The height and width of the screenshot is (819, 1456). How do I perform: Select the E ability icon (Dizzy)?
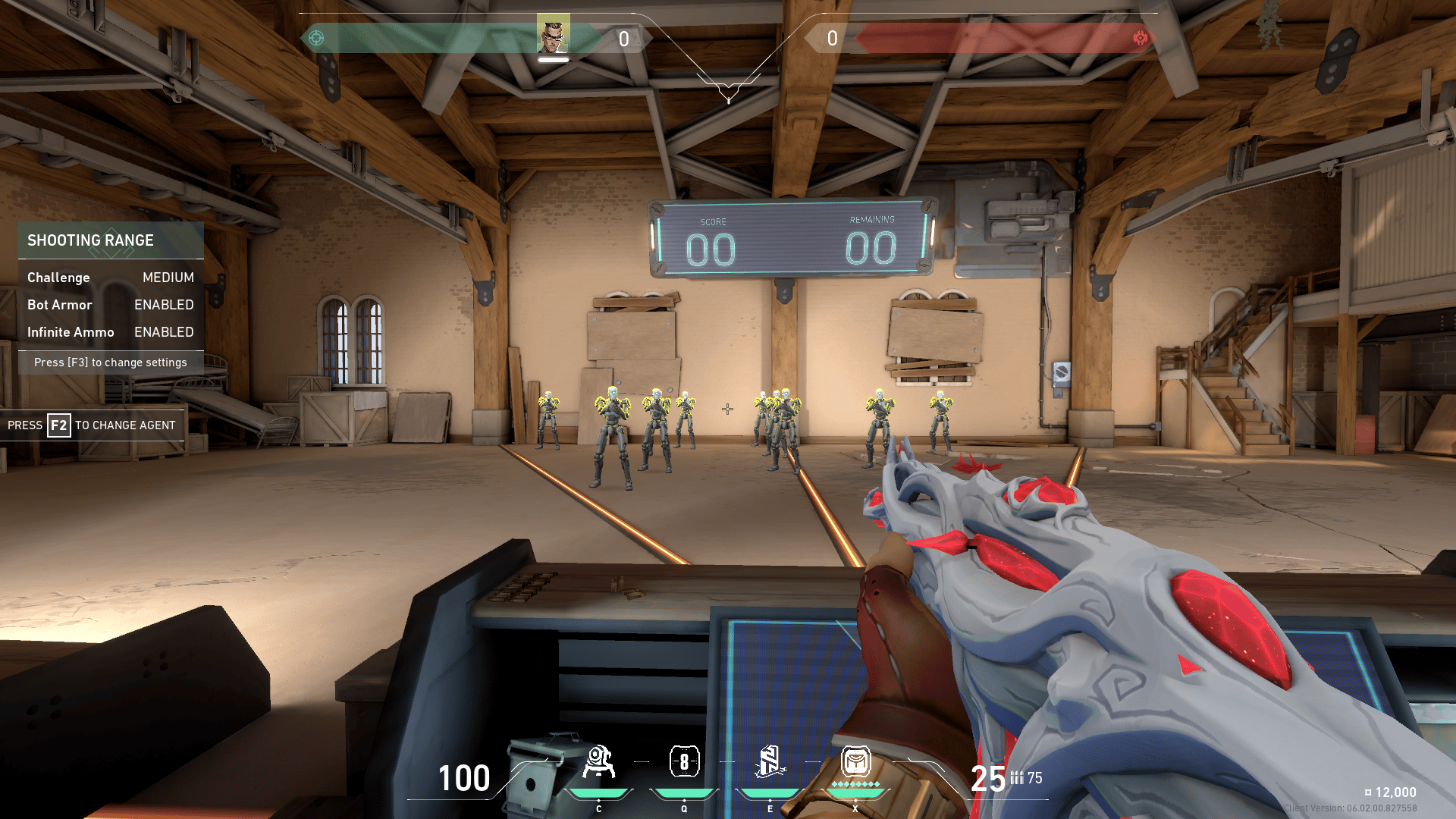coord(770,763)
